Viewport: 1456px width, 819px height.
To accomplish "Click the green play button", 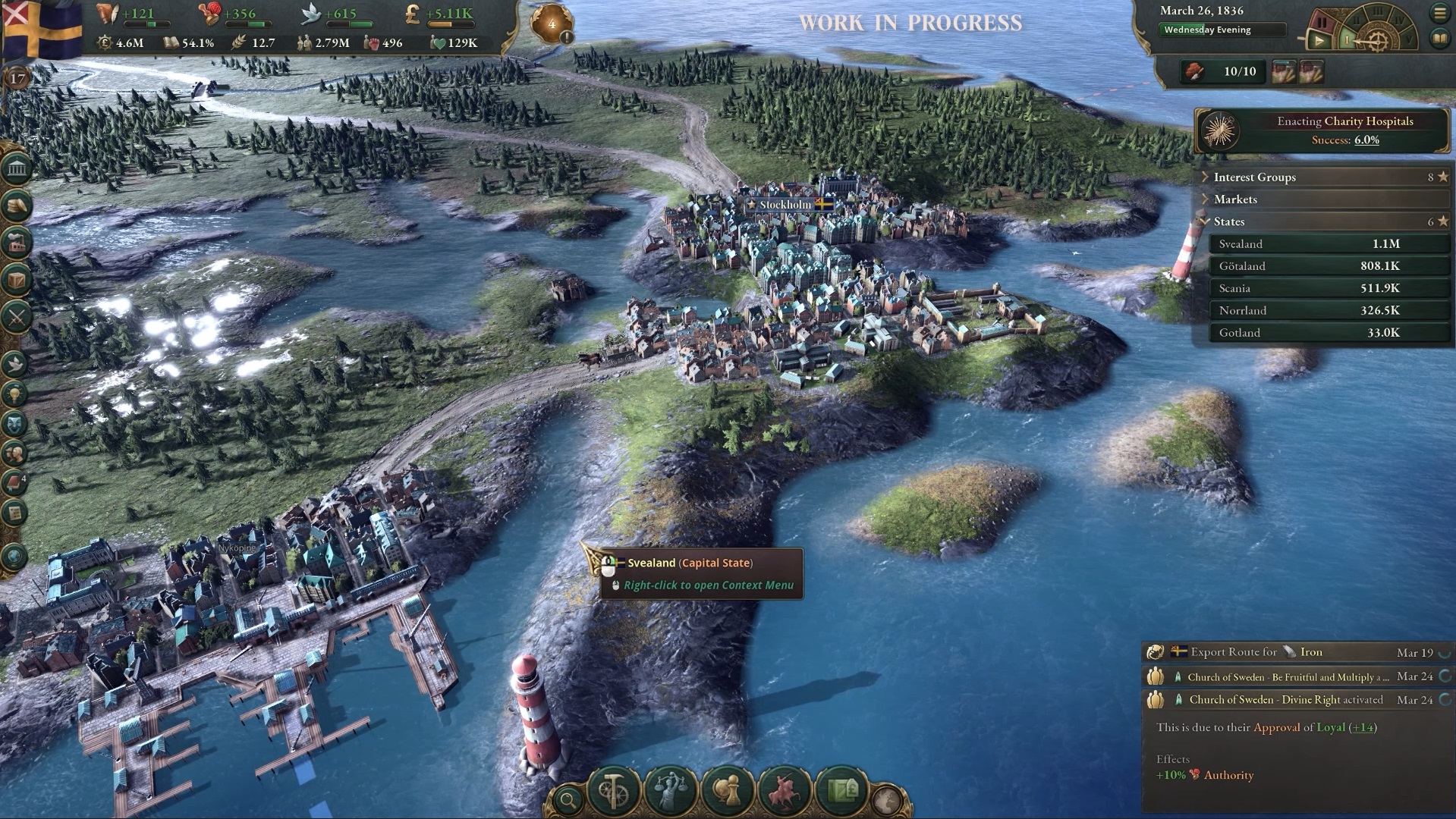I will point(1319,41).
